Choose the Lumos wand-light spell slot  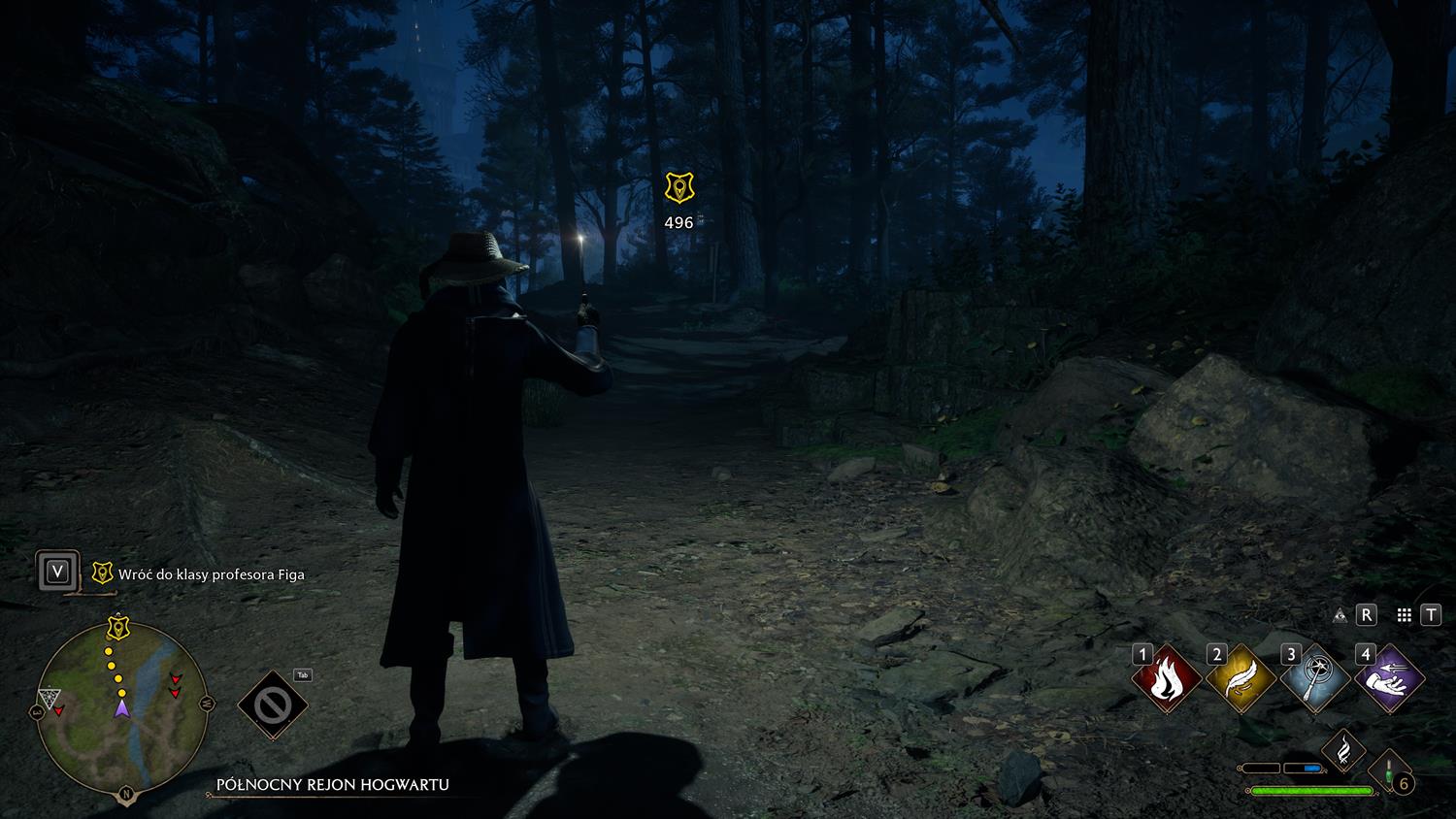[1314, 679]
